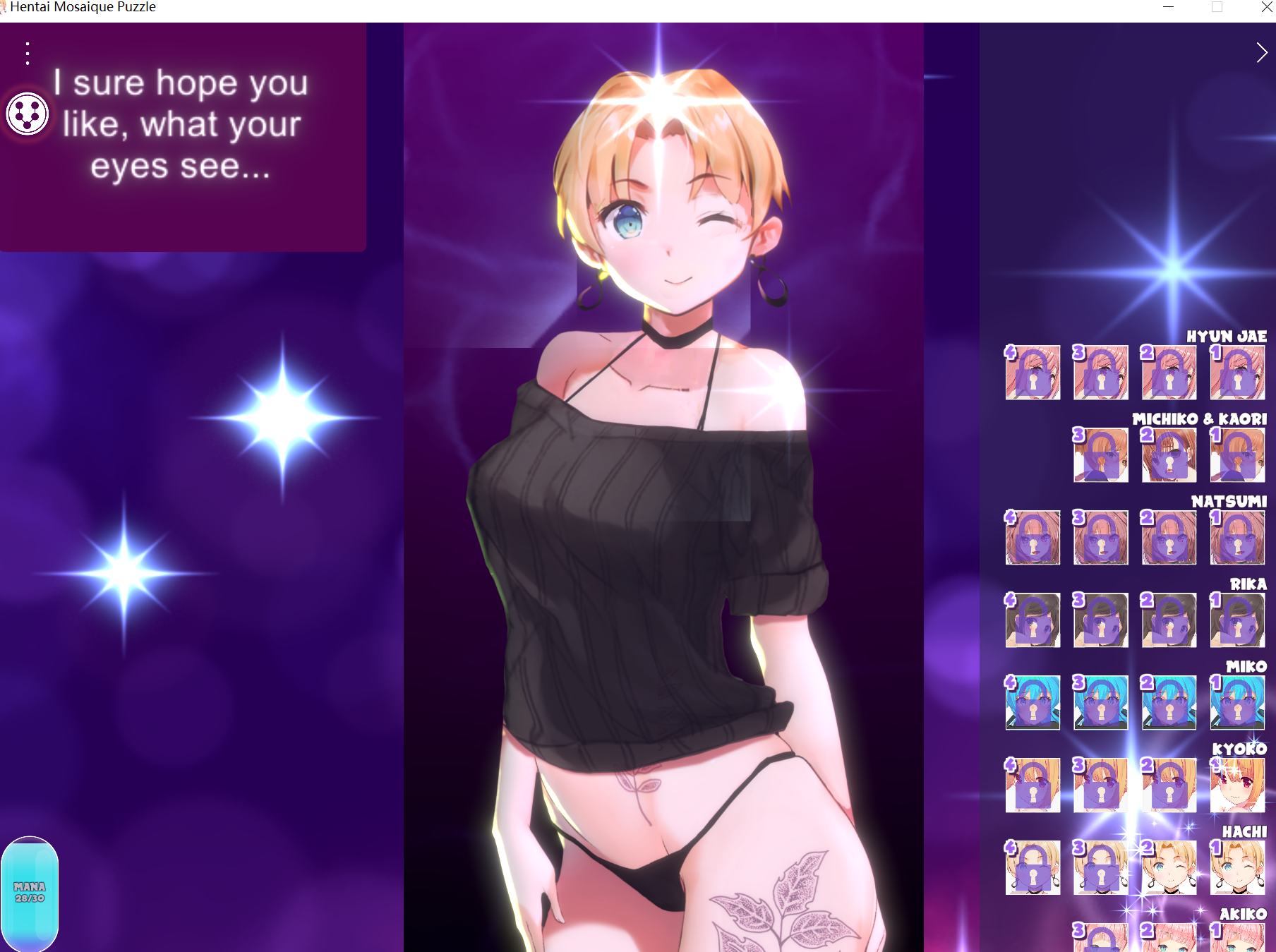Screen dimensions: 1276x952
Task: Expand the sidebar using the right chevron arrow
Action: pos(1263,52)
